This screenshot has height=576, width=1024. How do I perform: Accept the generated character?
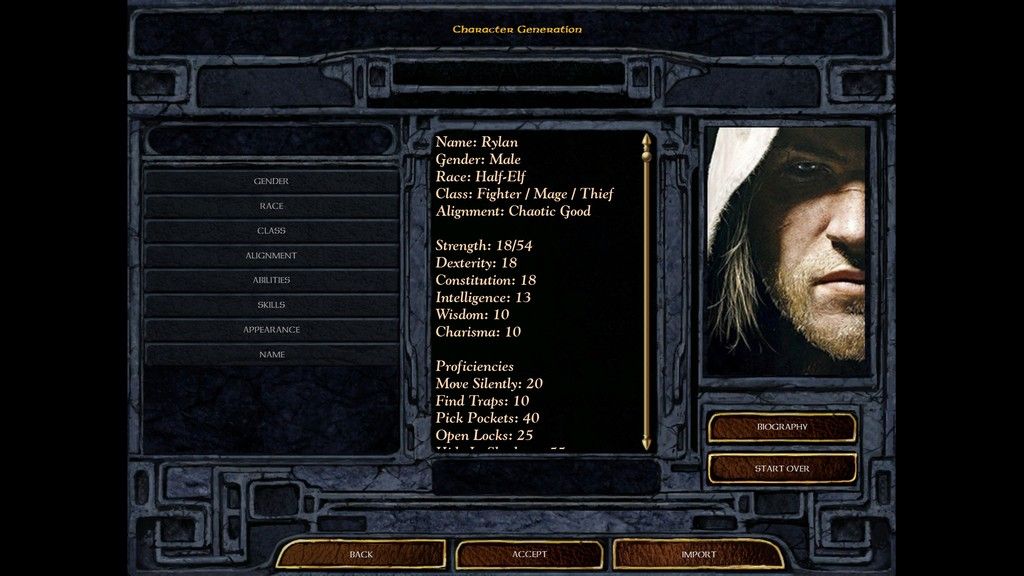coord(529,554)
